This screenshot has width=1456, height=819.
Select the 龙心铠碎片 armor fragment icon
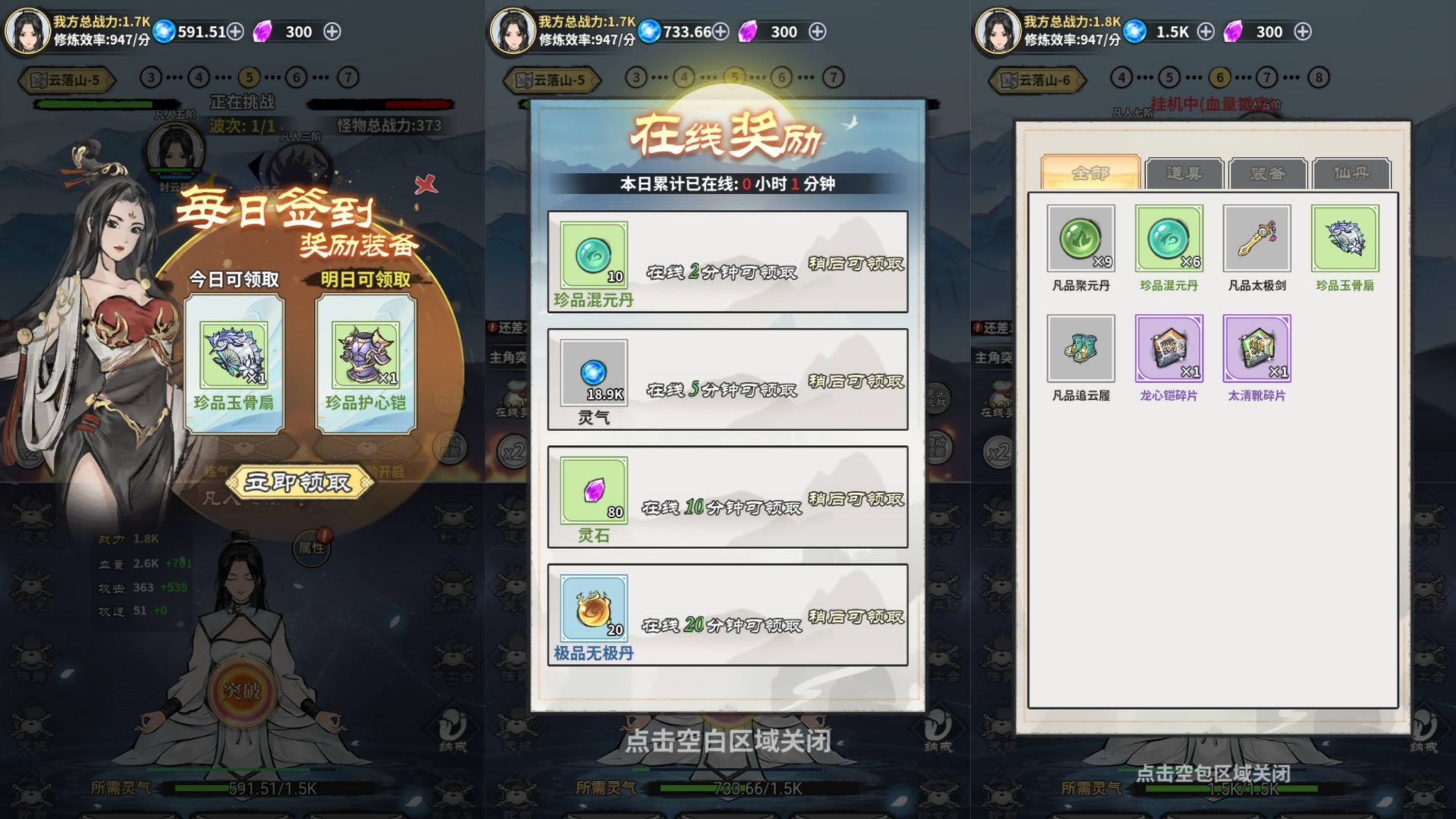click(1169, 350)
